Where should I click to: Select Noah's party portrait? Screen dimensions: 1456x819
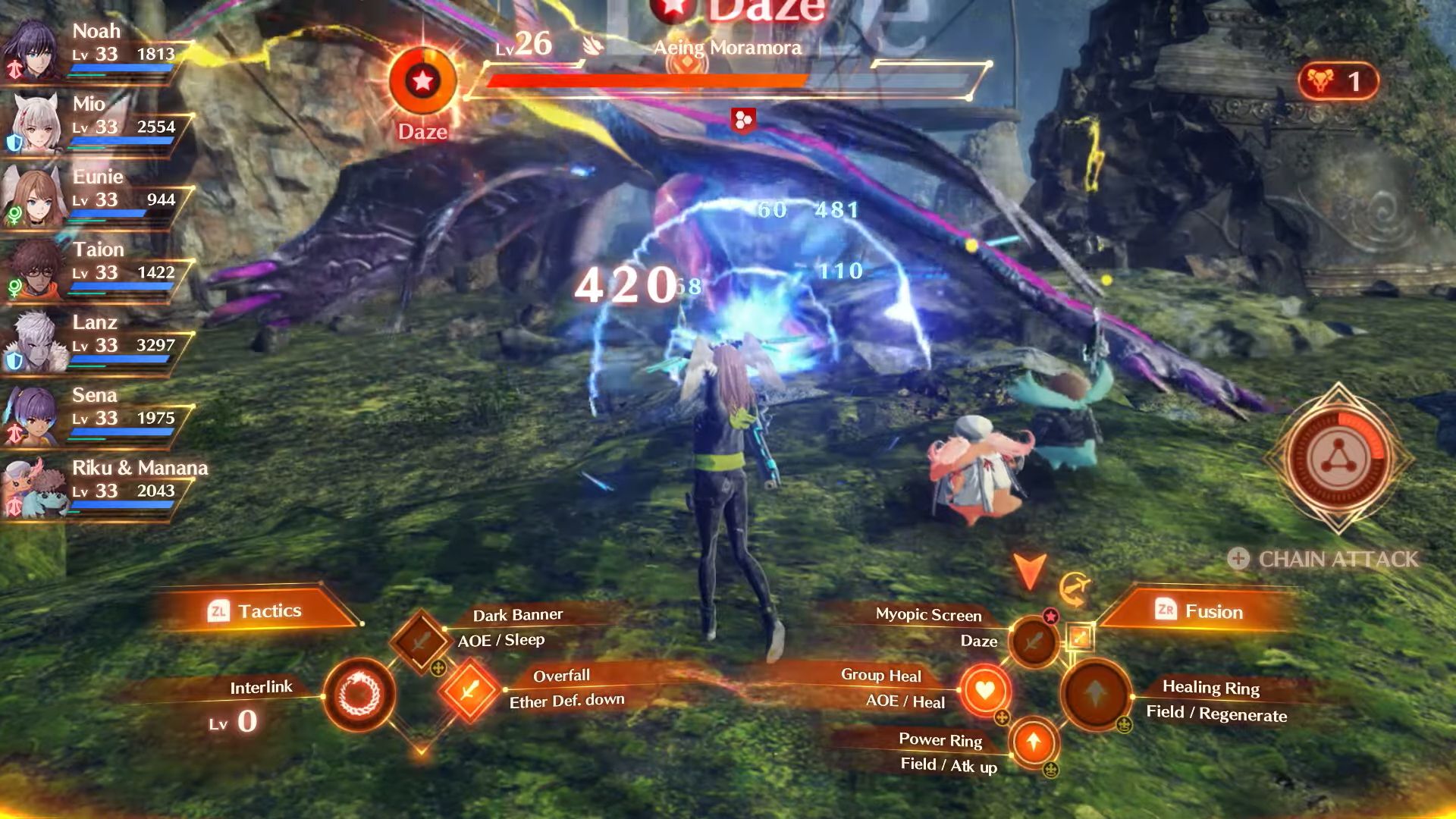tap(33, 51)
